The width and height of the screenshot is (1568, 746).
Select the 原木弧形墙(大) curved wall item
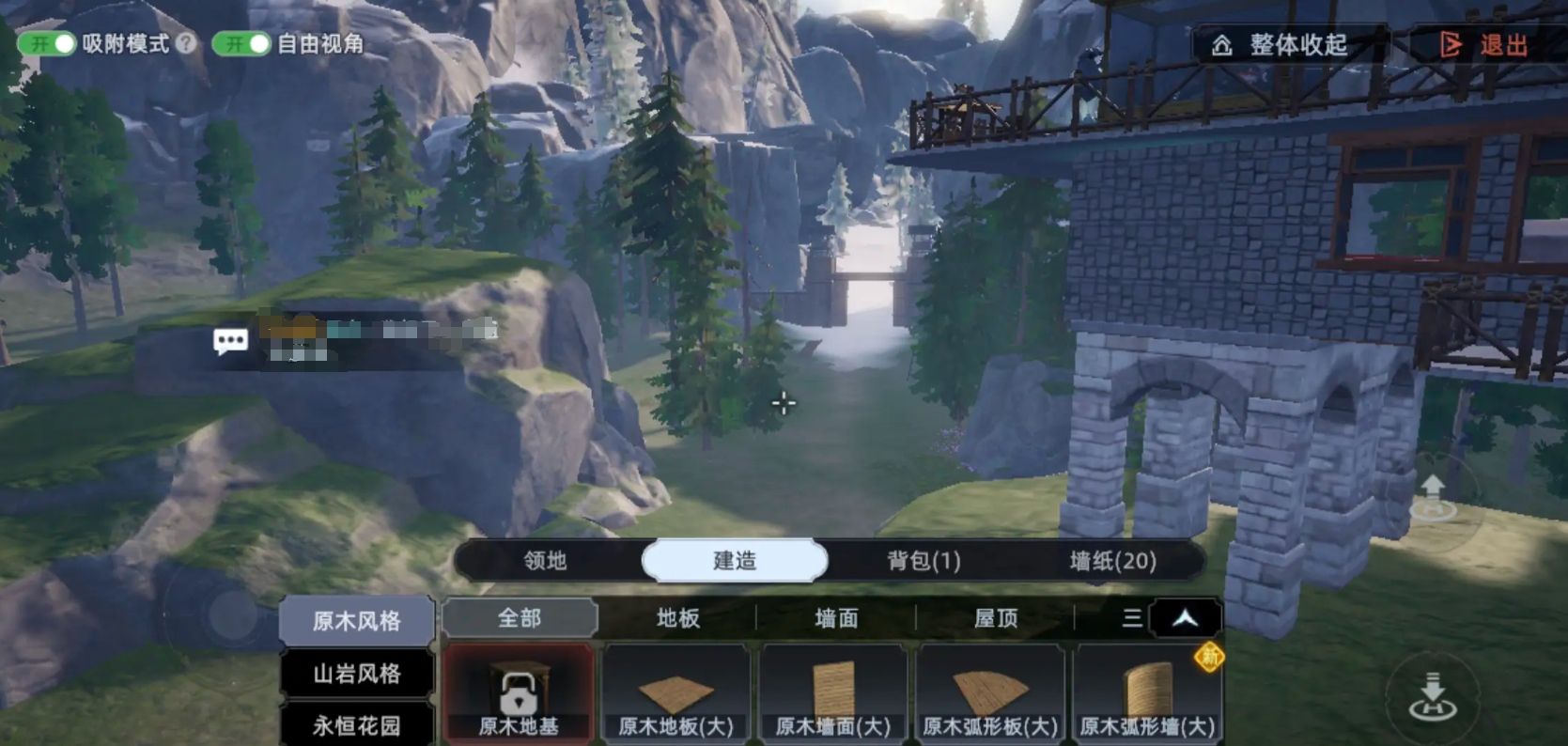point(1147,693)
